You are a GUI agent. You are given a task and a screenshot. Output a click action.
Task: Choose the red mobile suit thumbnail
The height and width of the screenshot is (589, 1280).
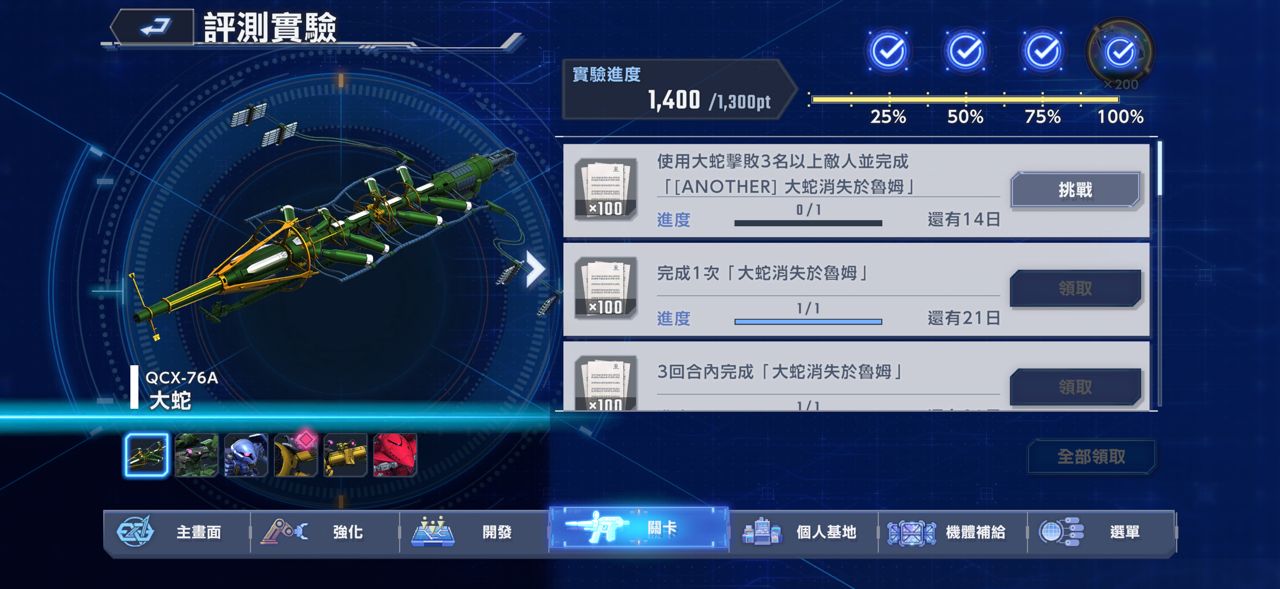[x=395, y=455]
